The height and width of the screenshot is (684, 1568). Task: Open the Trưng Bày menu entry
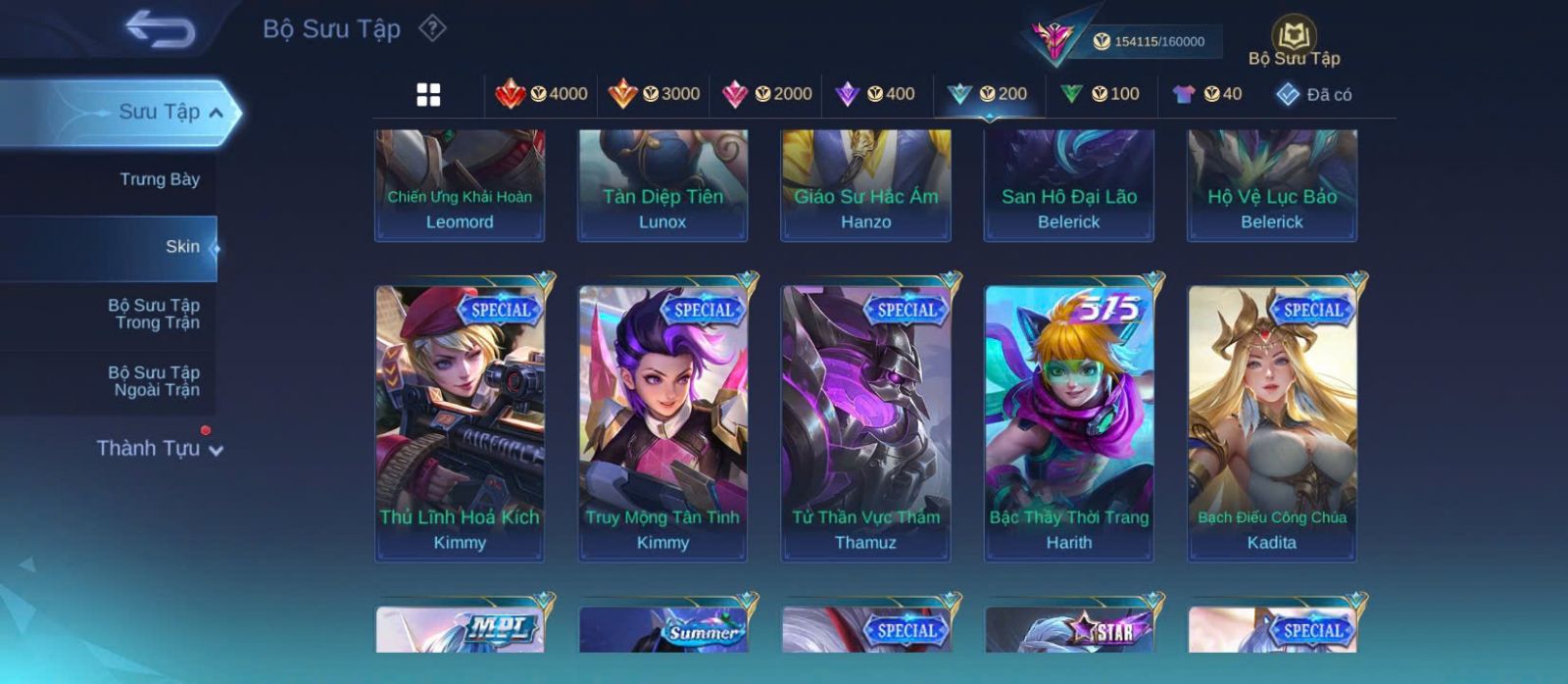(159, 179)
